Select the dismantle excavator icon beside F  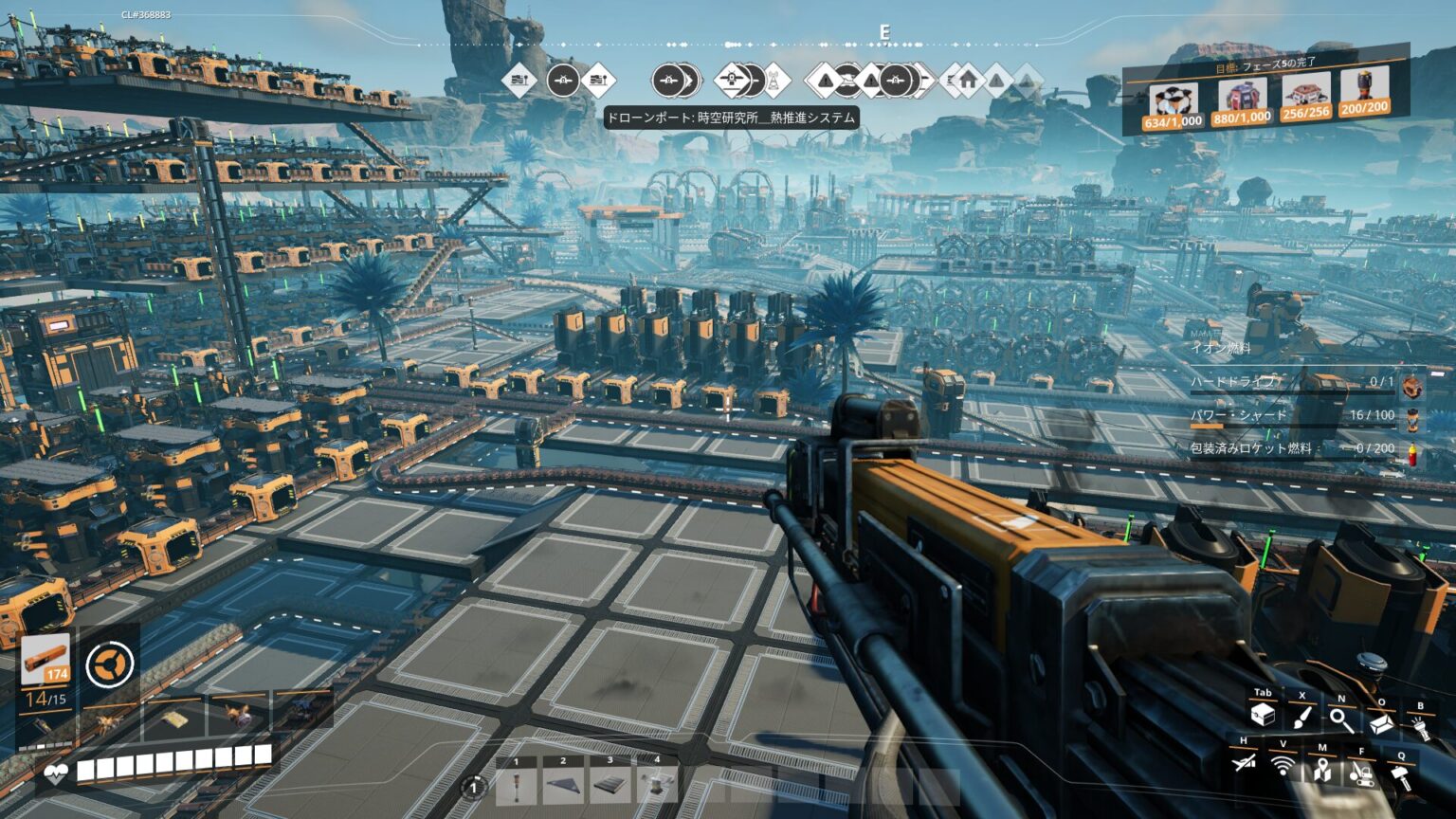(x=1362, y=775)
